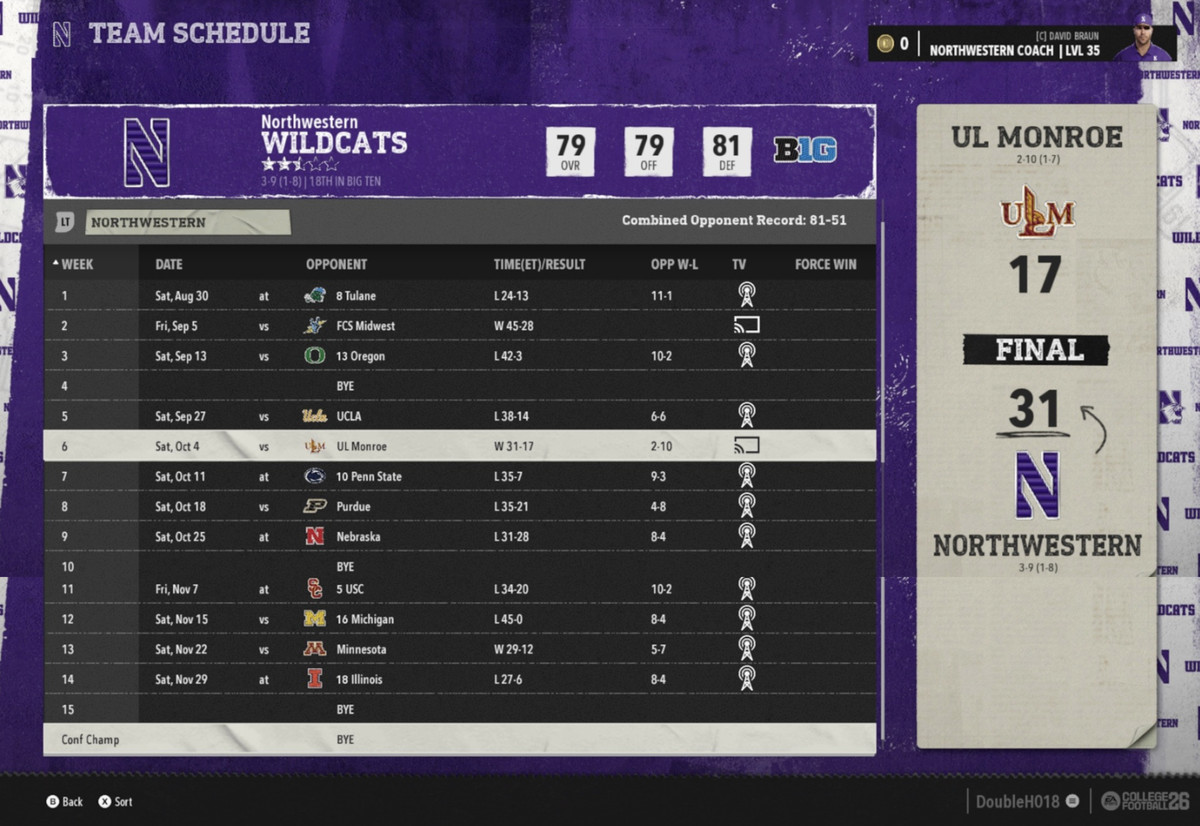Select the Week 11 USC game

459,589
